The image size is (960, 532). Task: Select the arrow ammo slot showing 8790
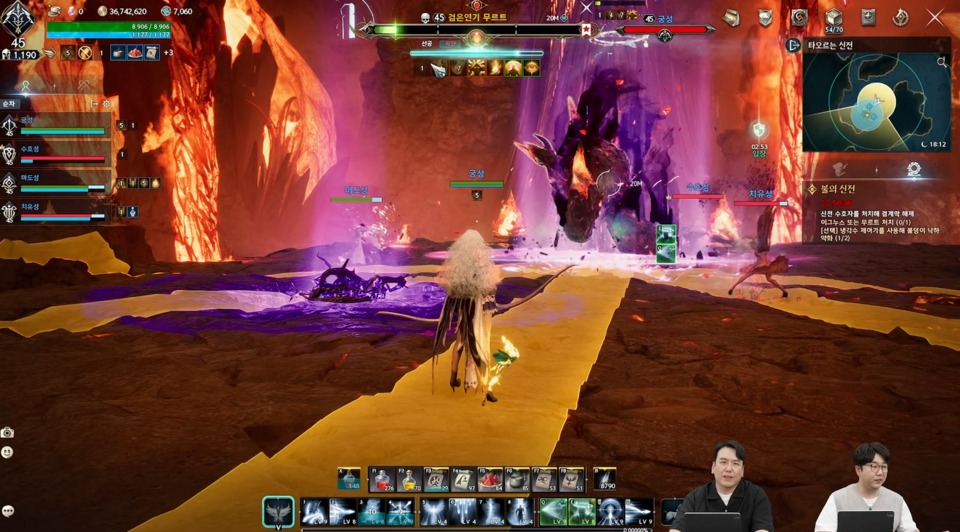click(x=606, y=479)
